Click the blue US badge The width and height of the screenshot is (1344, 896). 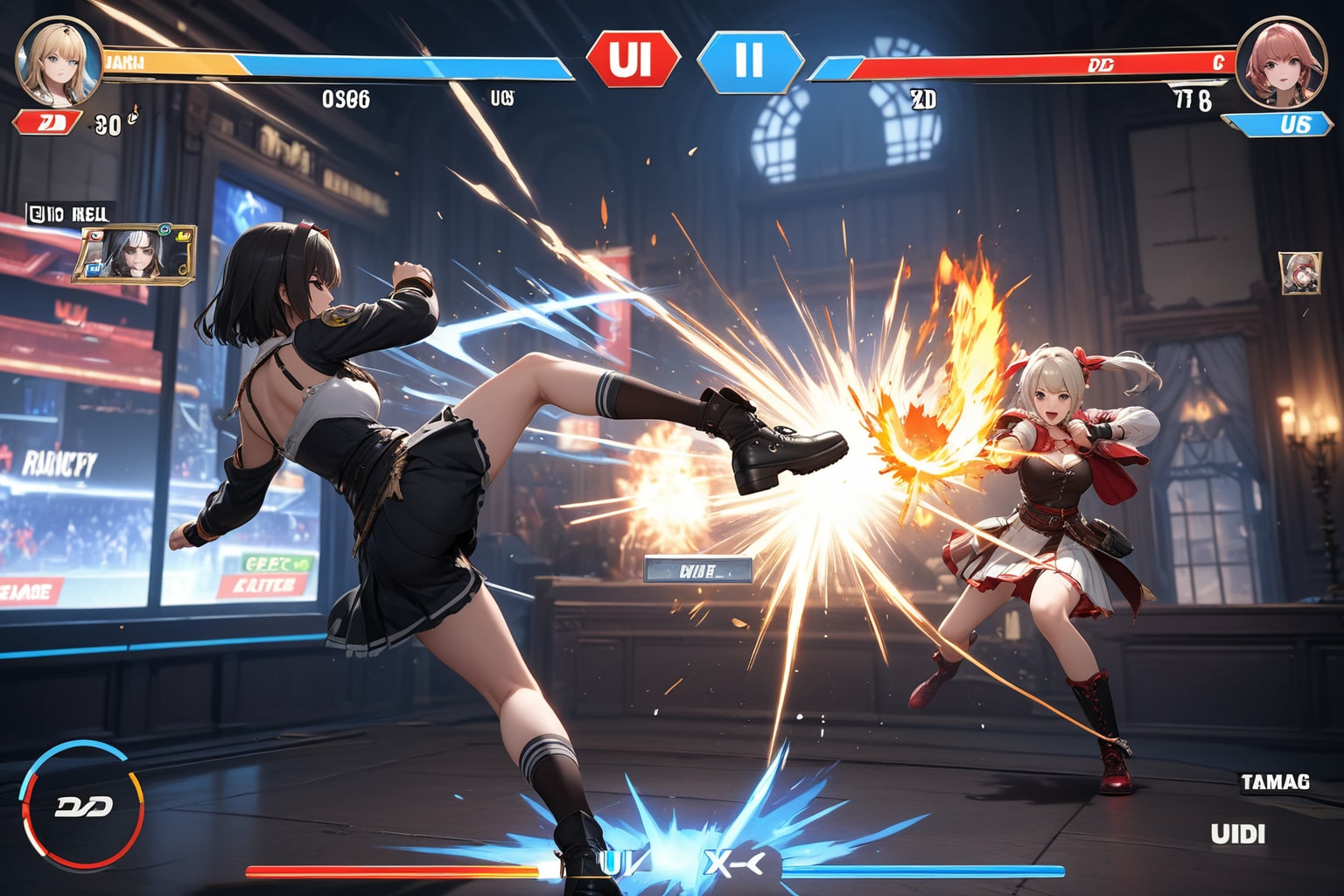1283,124
